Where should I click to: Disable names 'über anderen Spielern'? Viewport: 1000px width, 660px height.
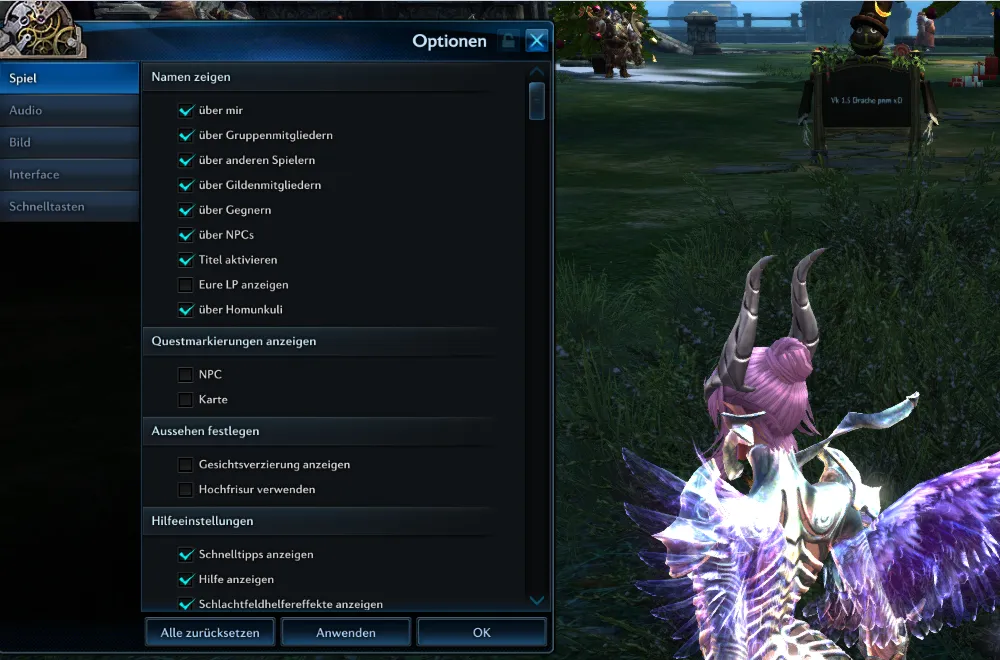pyautogui.click(x=185, y=160)
